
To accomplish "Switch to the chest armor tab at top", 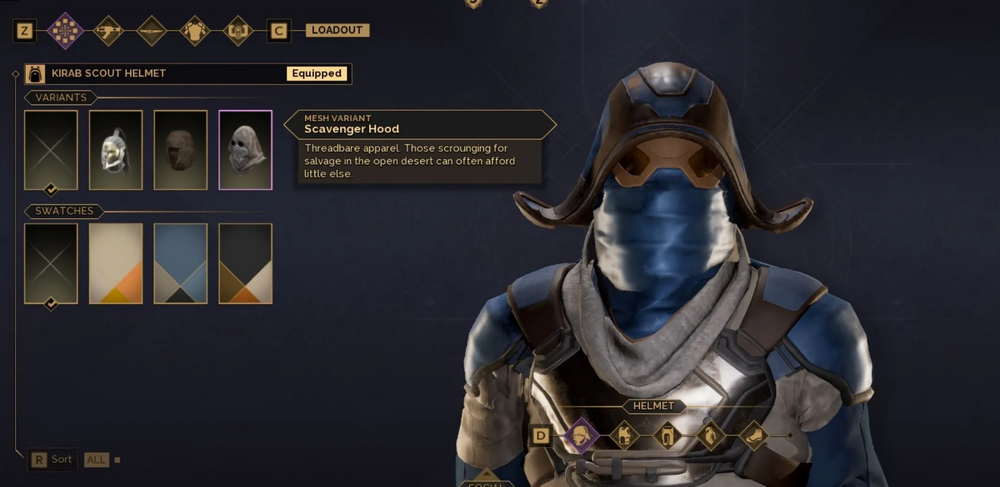I will click(x=195, y=31).
